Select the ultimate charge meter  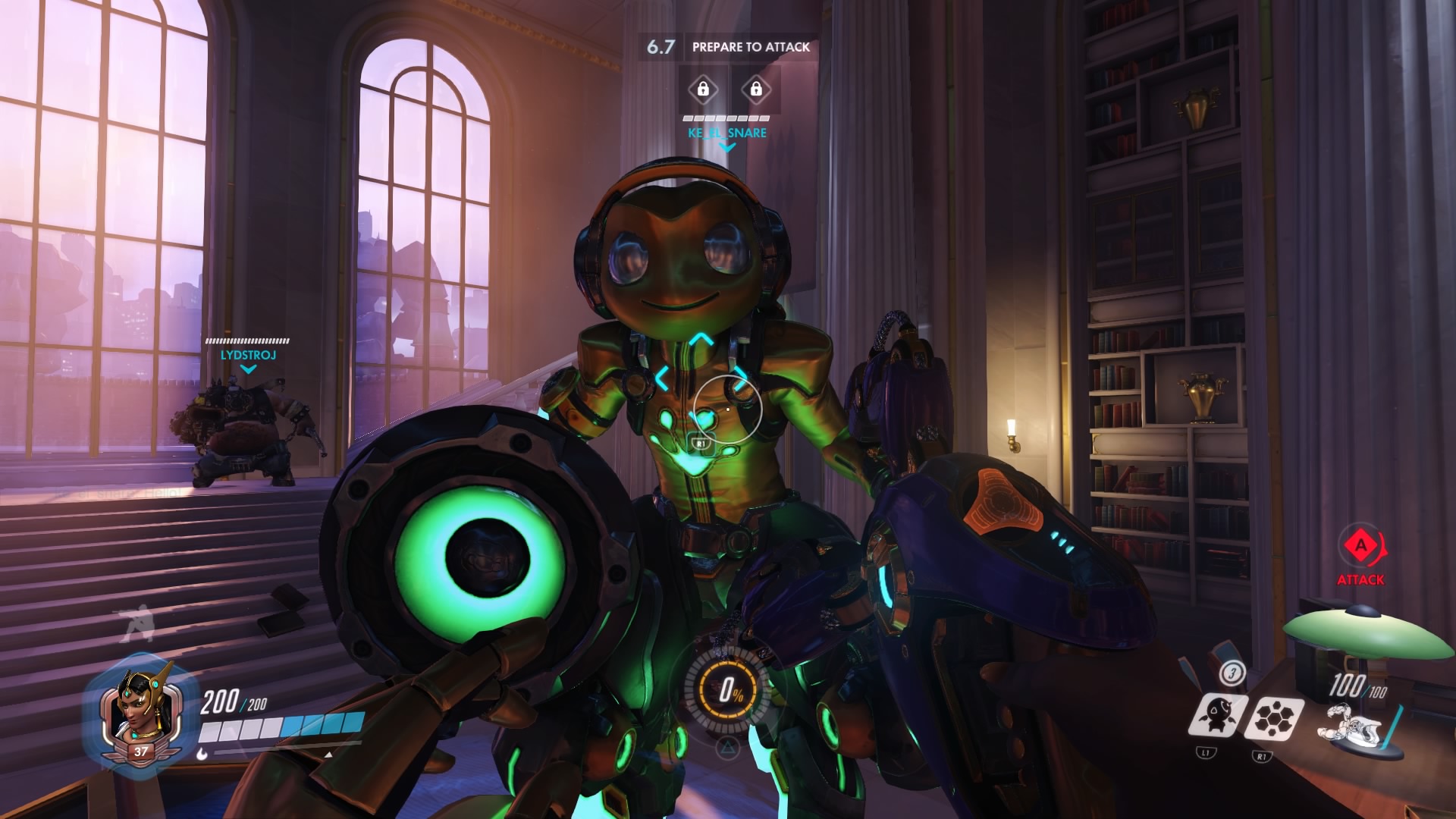pyautogui.click(x=729, y=689)
